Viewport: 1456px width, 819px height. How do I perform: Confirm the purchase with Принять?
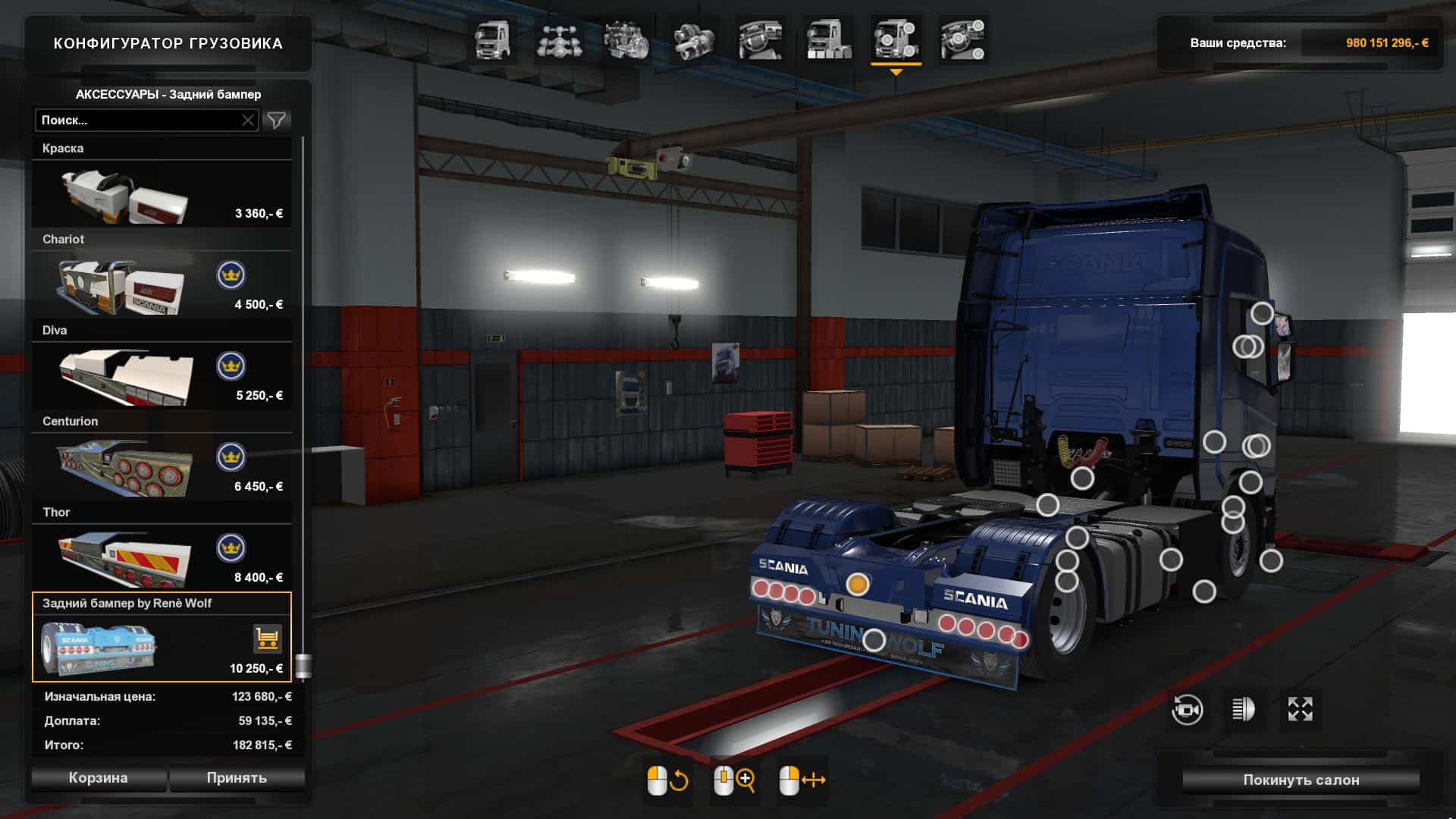[237, 778]
